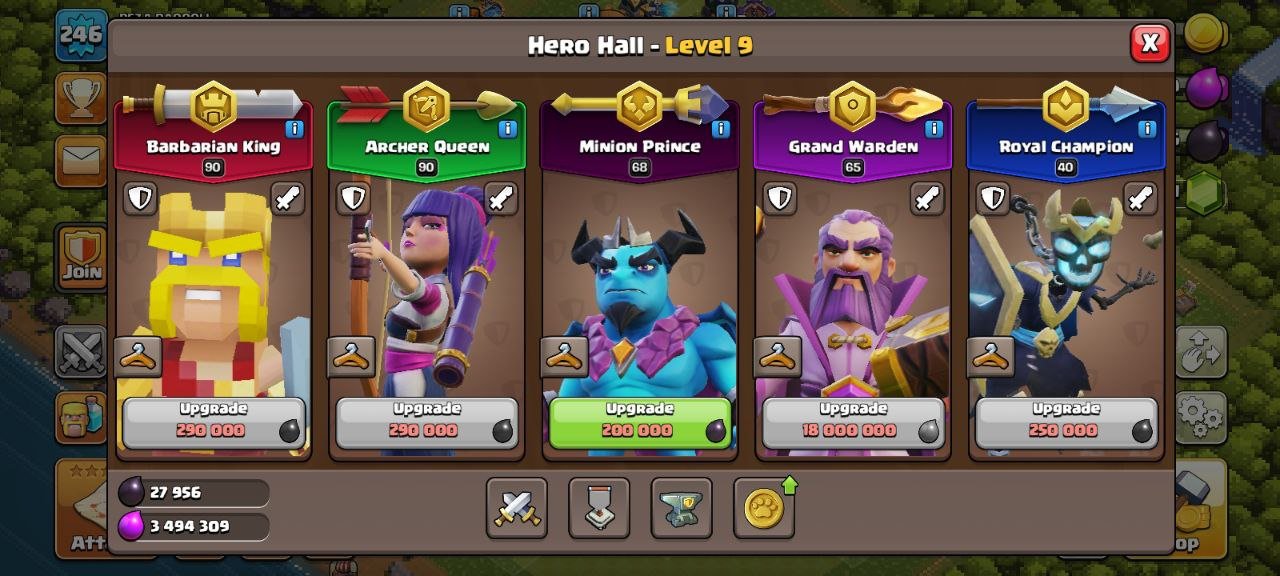Open the Barbarian King skin wardrobe
This screenshot has height=576, width=1280.
pos(138,356)
